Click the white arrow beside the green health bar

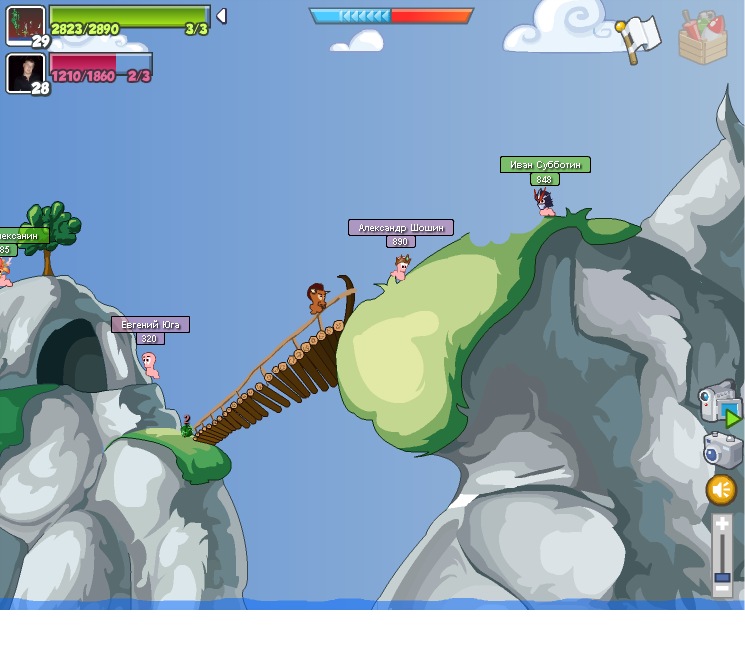coord(221,16)
